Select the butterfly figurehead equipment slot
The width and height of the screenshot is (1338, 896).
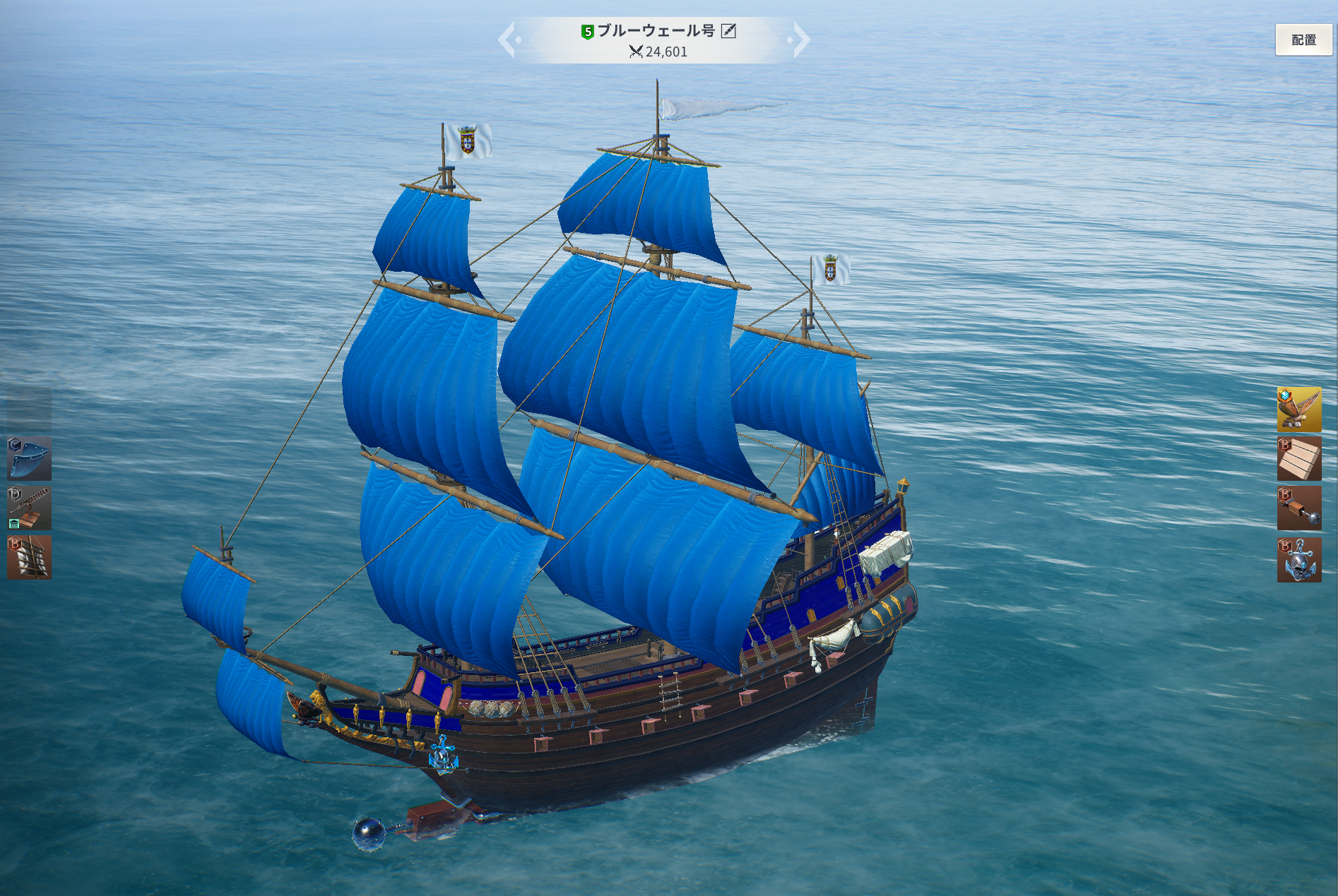pos(1298,409)
